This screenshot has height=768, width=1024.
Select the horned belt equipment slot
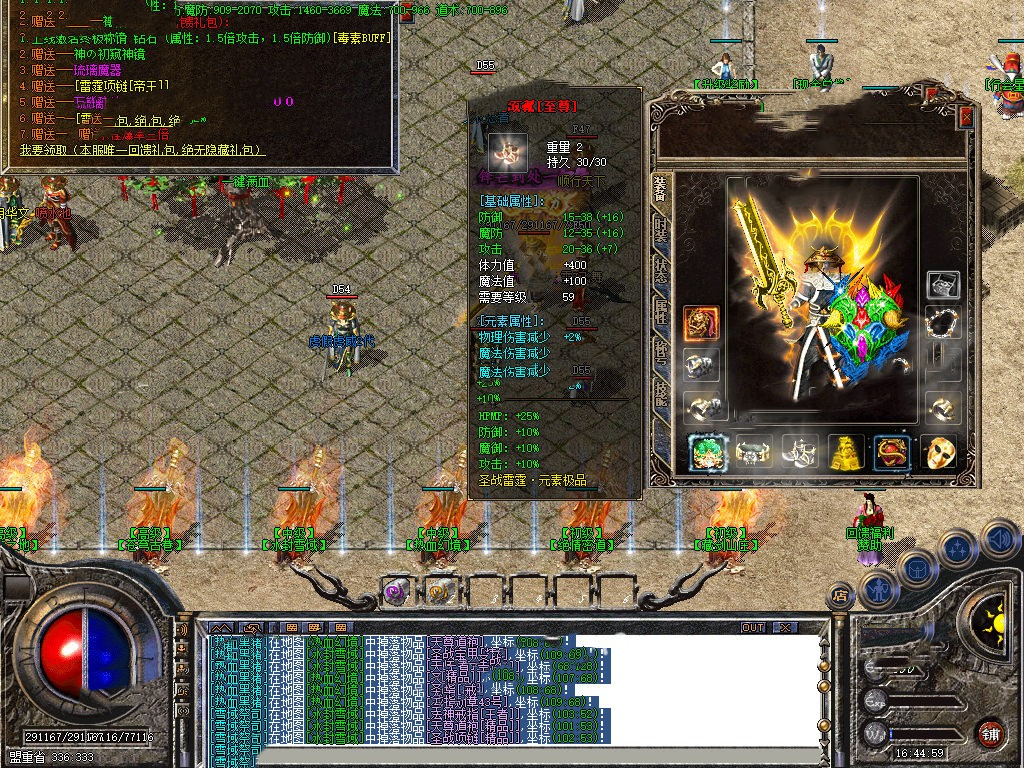pos(753,452)
